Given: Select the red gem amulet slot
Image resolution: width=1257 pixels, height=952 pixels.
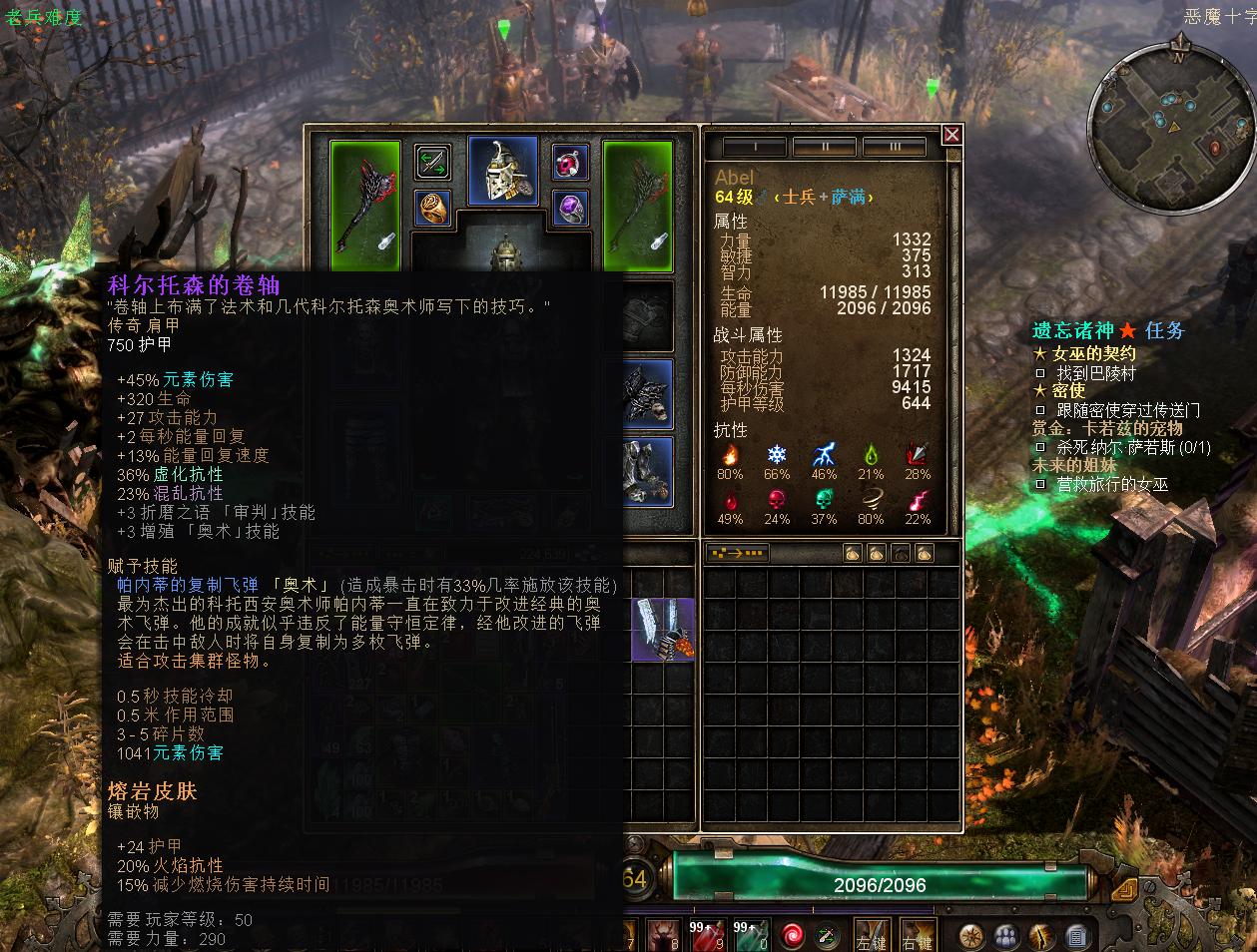Looking at the screenshot, I should tap(570, 162).
